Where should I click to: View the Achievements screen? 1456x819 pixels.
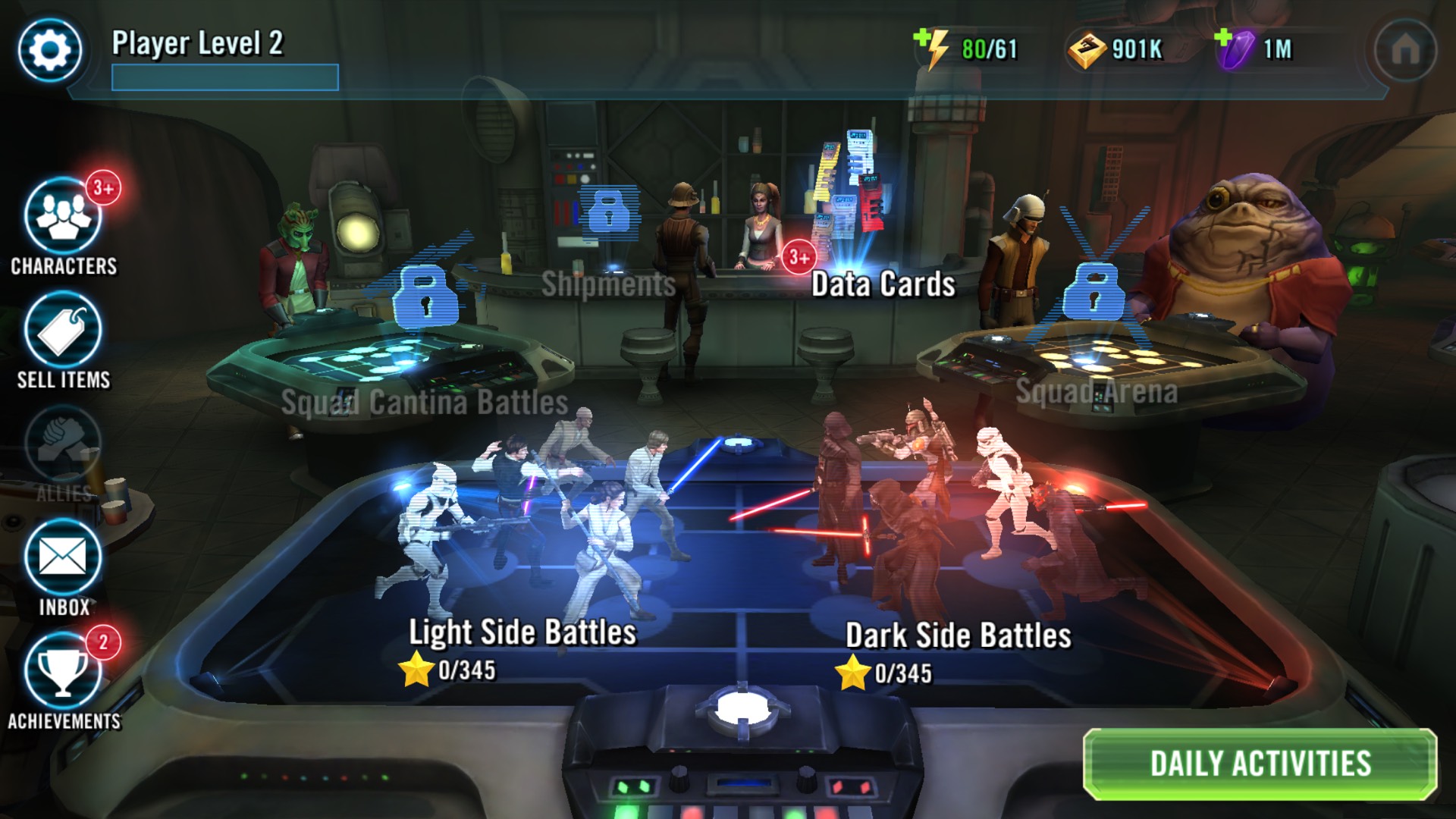point(63,673)
